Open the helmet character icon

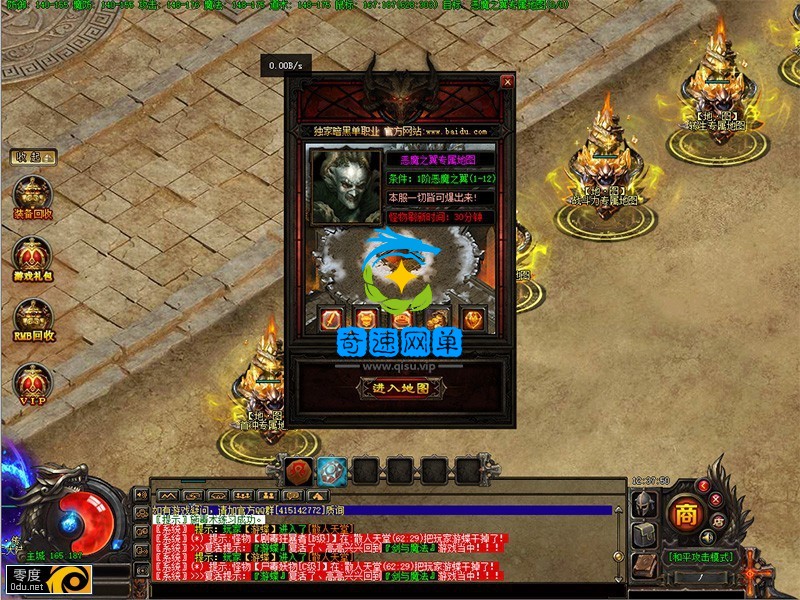[x=644, y=505]
